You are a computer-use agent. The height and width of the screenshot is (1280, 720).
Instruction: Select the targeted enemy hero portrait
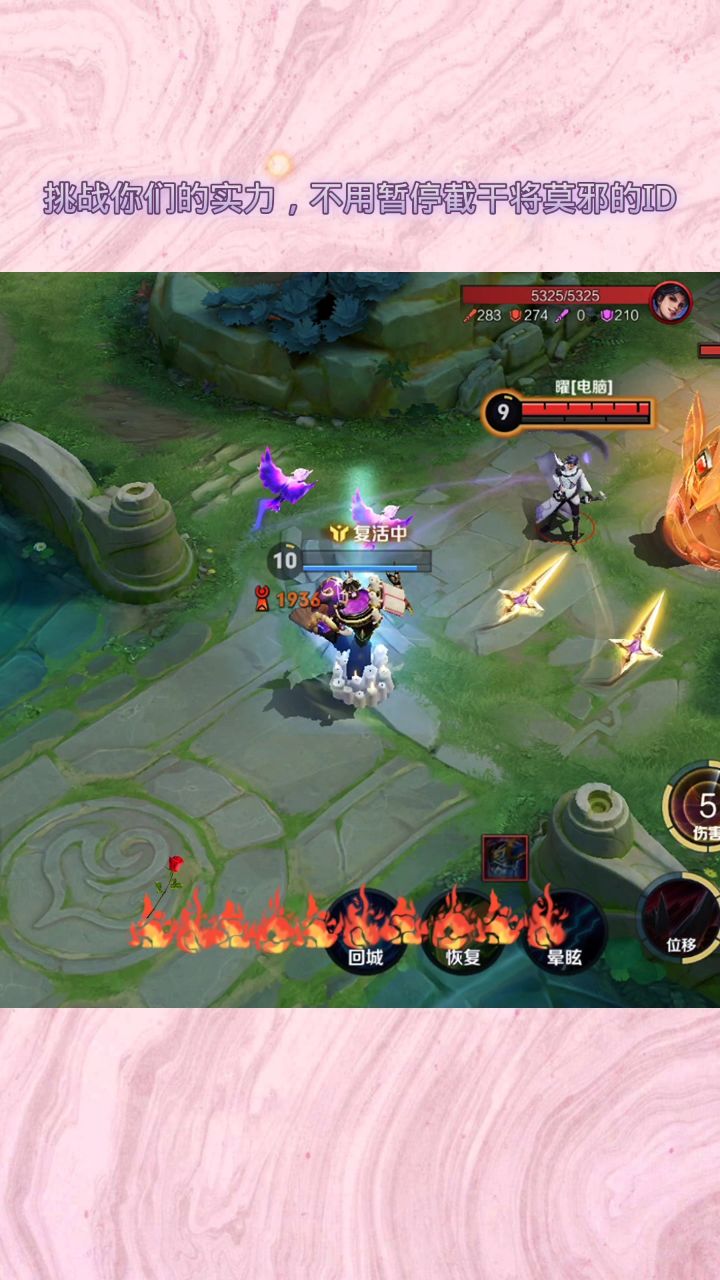(x=671, y=302)
